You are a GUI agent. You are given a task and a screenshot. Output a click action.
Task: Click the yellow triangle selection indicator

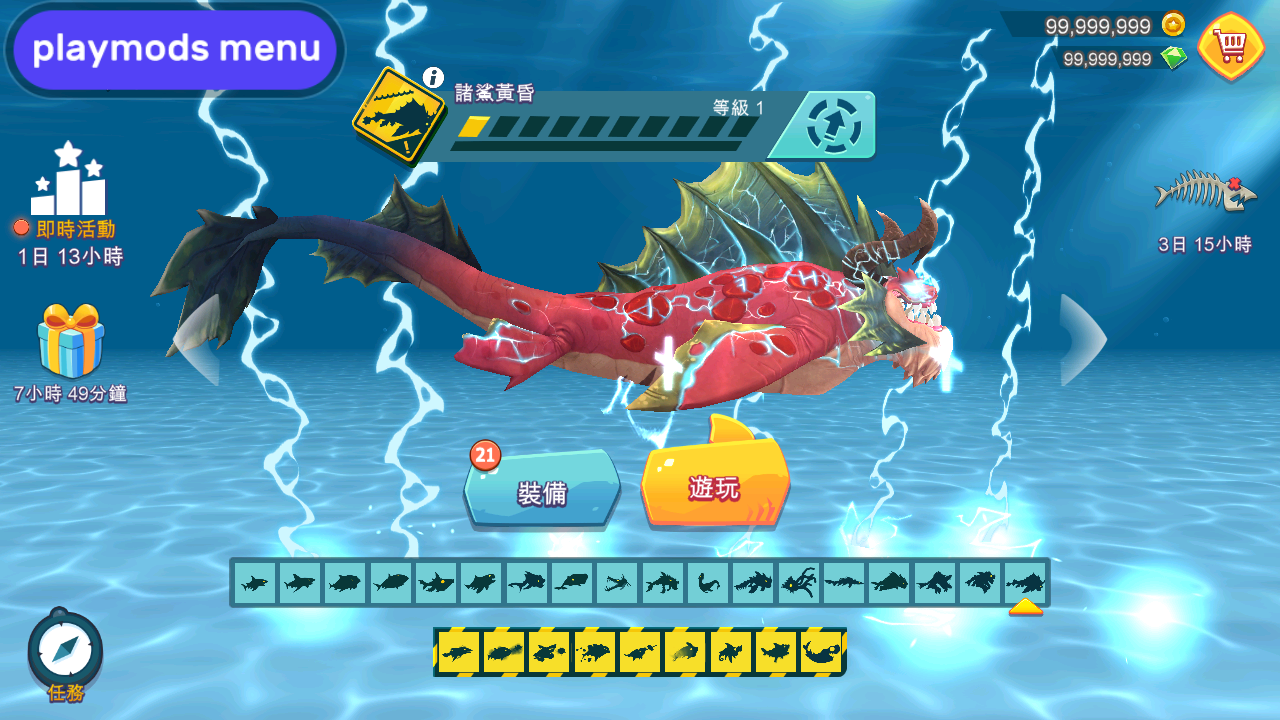(1026, 605)
